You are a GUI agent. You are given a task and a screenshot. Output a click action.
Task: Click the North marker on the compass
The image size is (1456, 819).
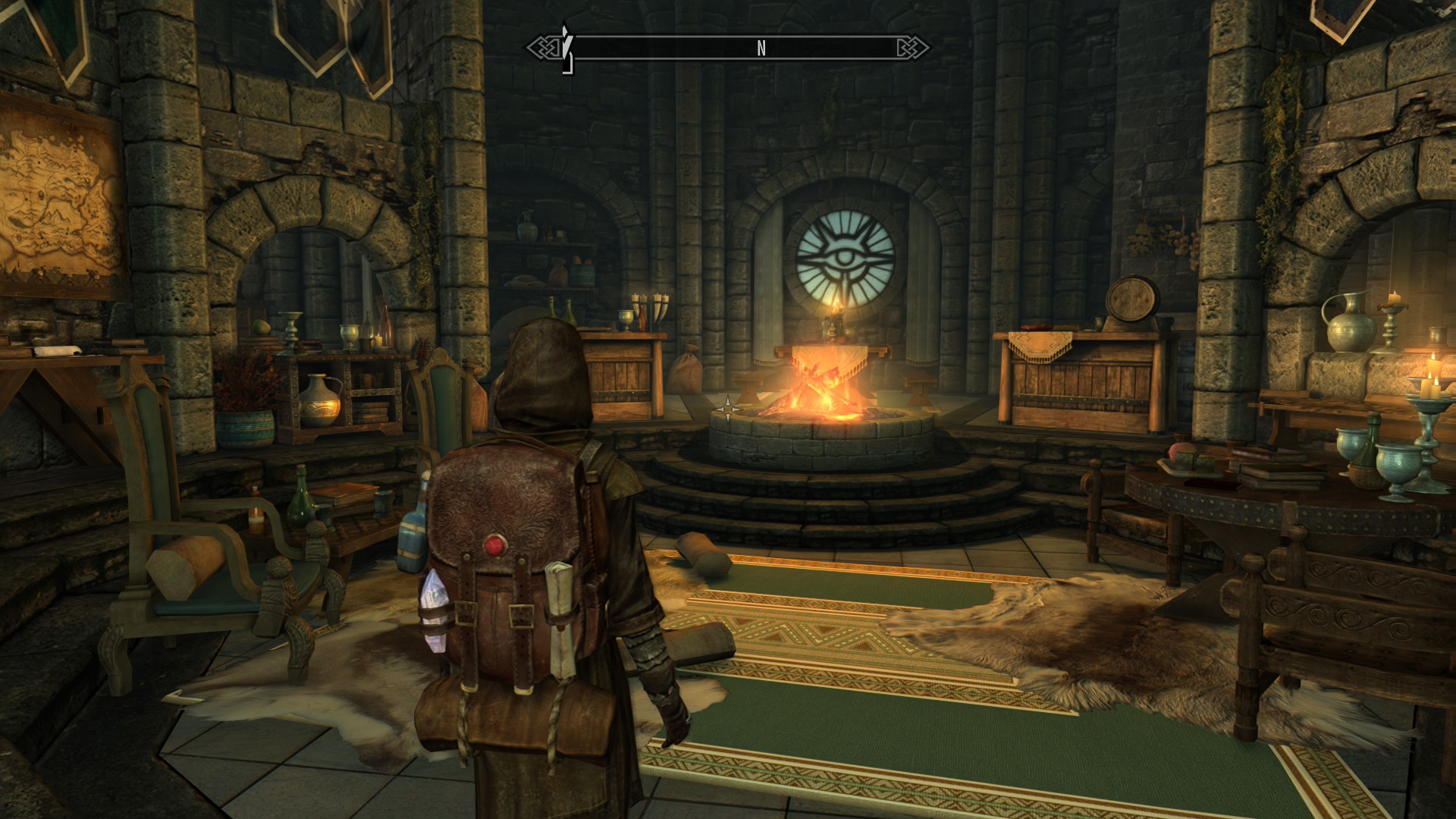pyautogui.click(x=761, y=49)
